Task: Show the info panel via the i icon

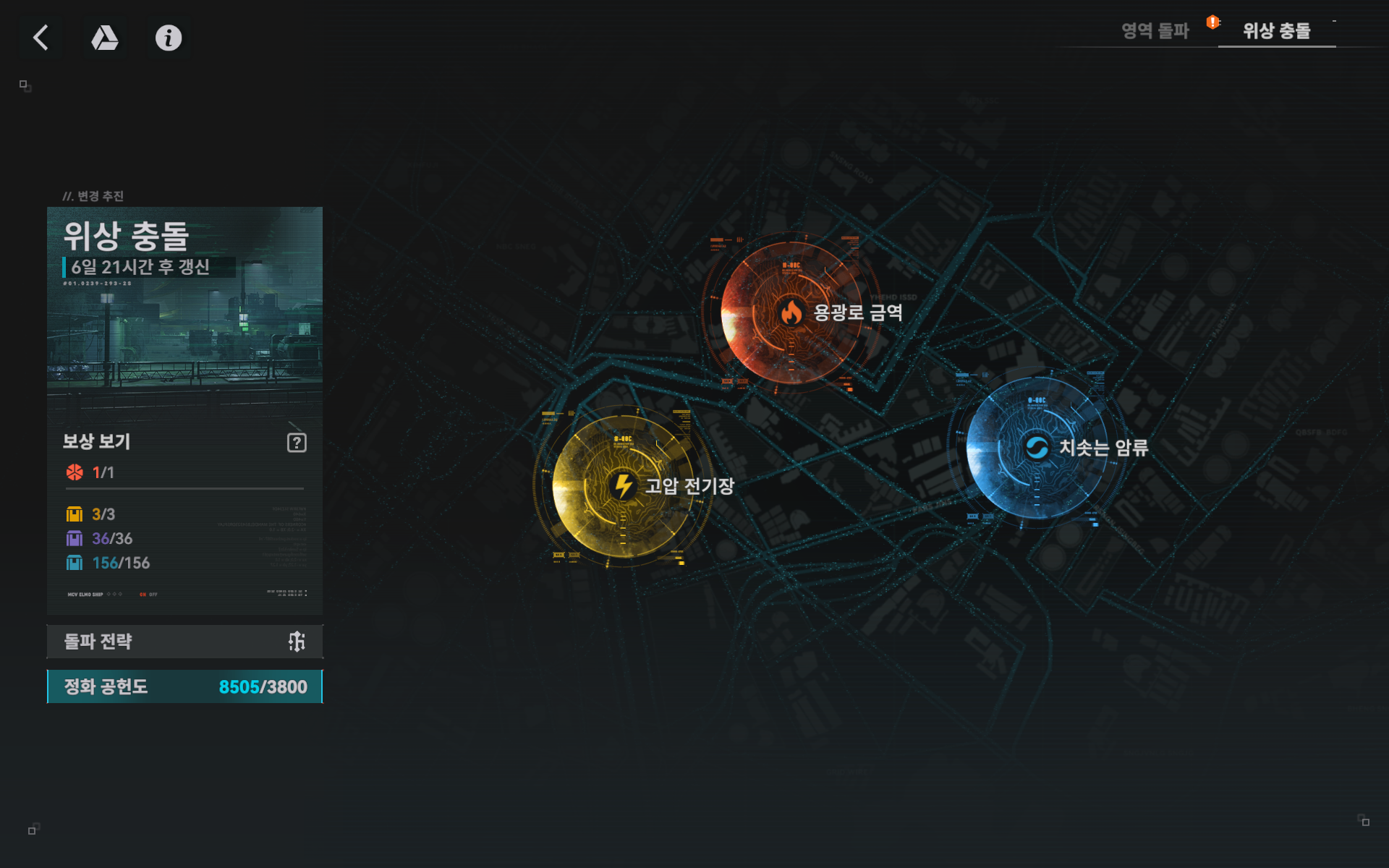Action: point(169,38)
